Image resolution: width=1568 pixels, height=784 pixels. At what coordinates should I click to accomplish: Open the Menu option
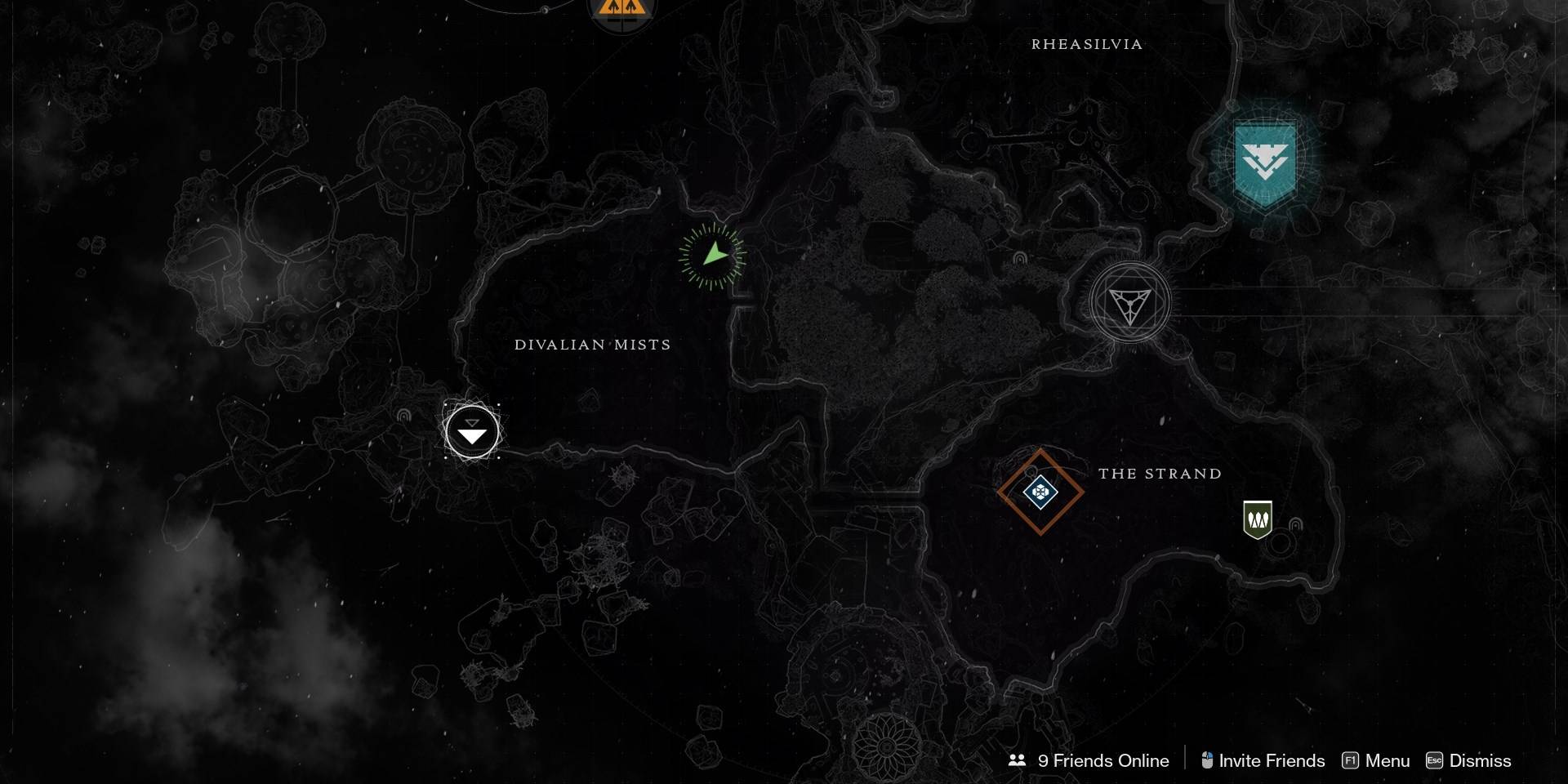tap(1376, 760)
